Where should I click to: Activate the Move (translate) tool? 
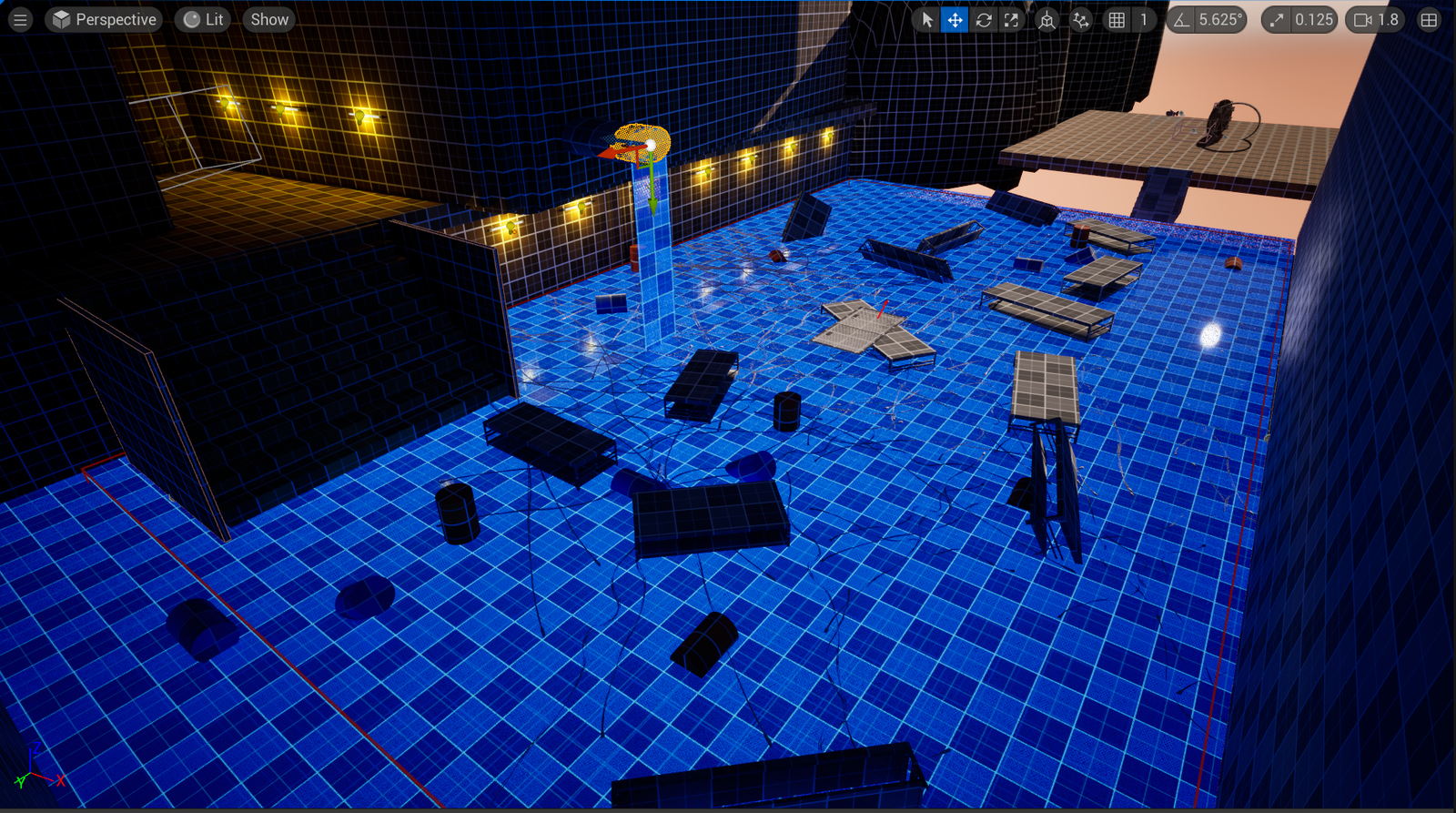[954, 19]
